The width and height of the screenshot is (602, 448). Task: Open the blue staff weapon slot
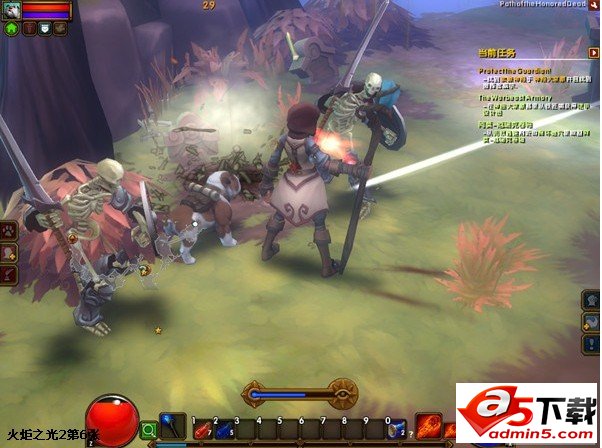click(x=171, y=426)
